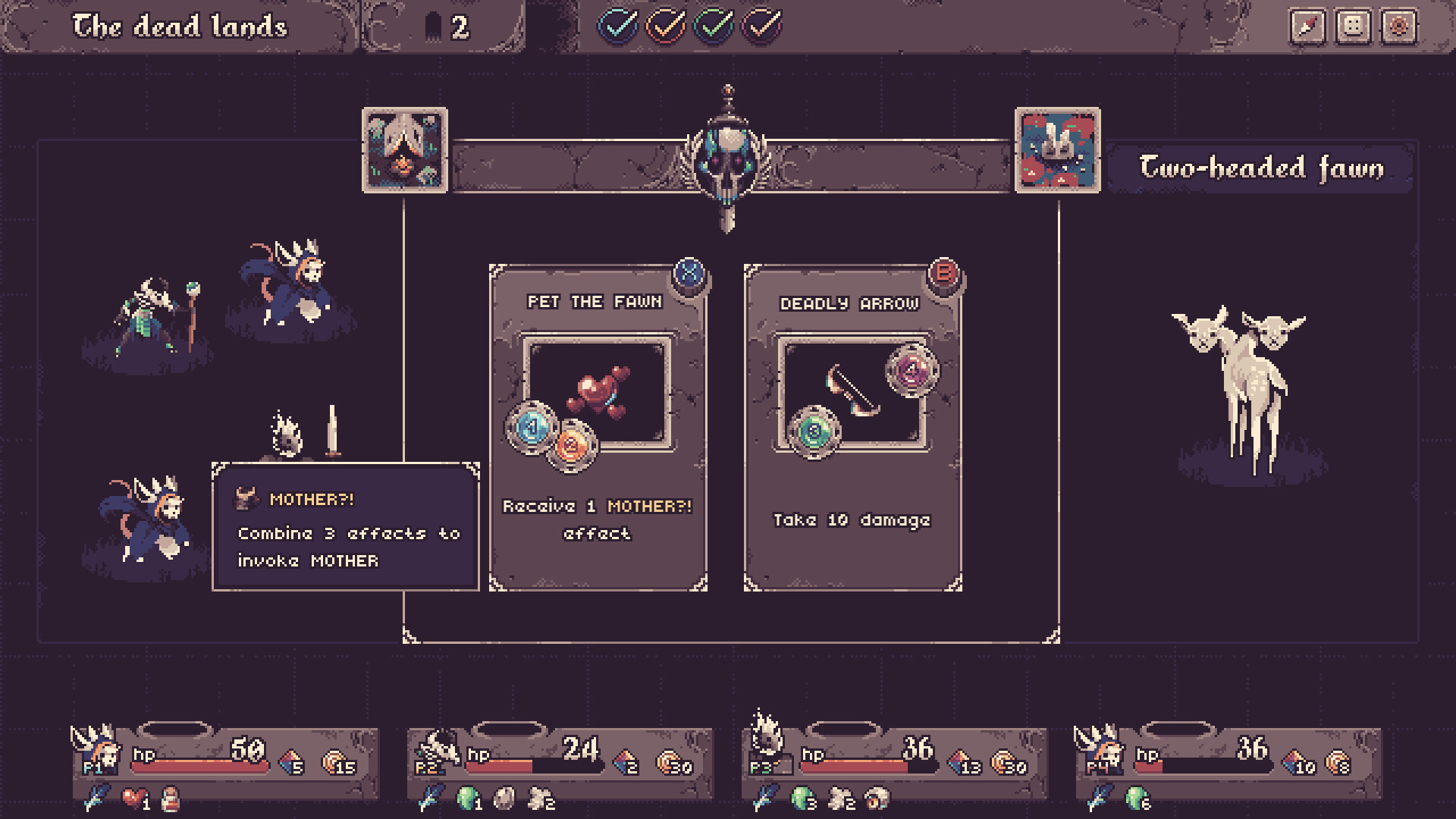Toggle the blue checkmark in the top bar
Viewport: 1456px width, 819px height.
pyautogui.click(x=618, y=25)
